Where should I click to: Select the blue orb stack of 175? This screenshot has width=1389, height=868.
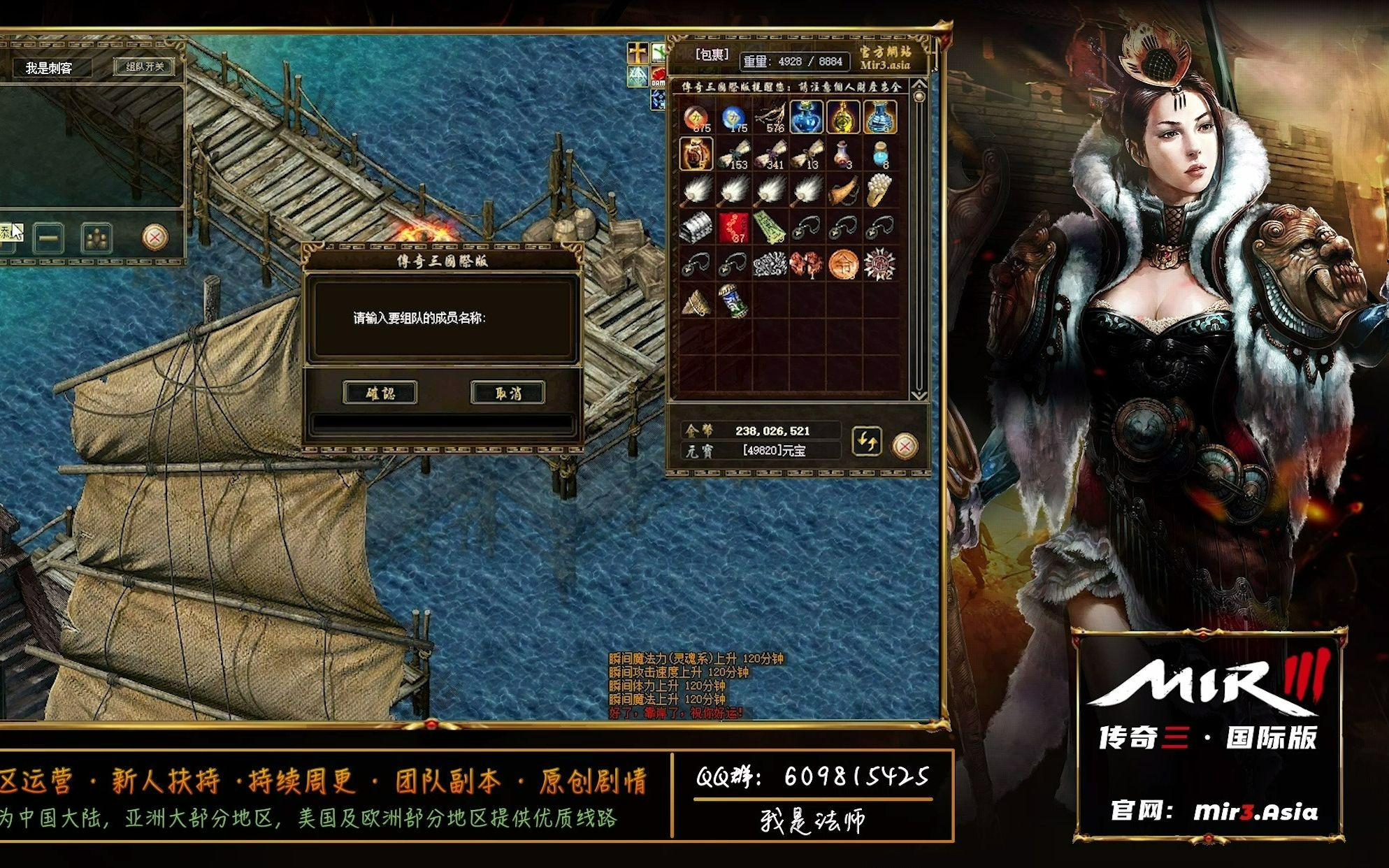point(733,117)
